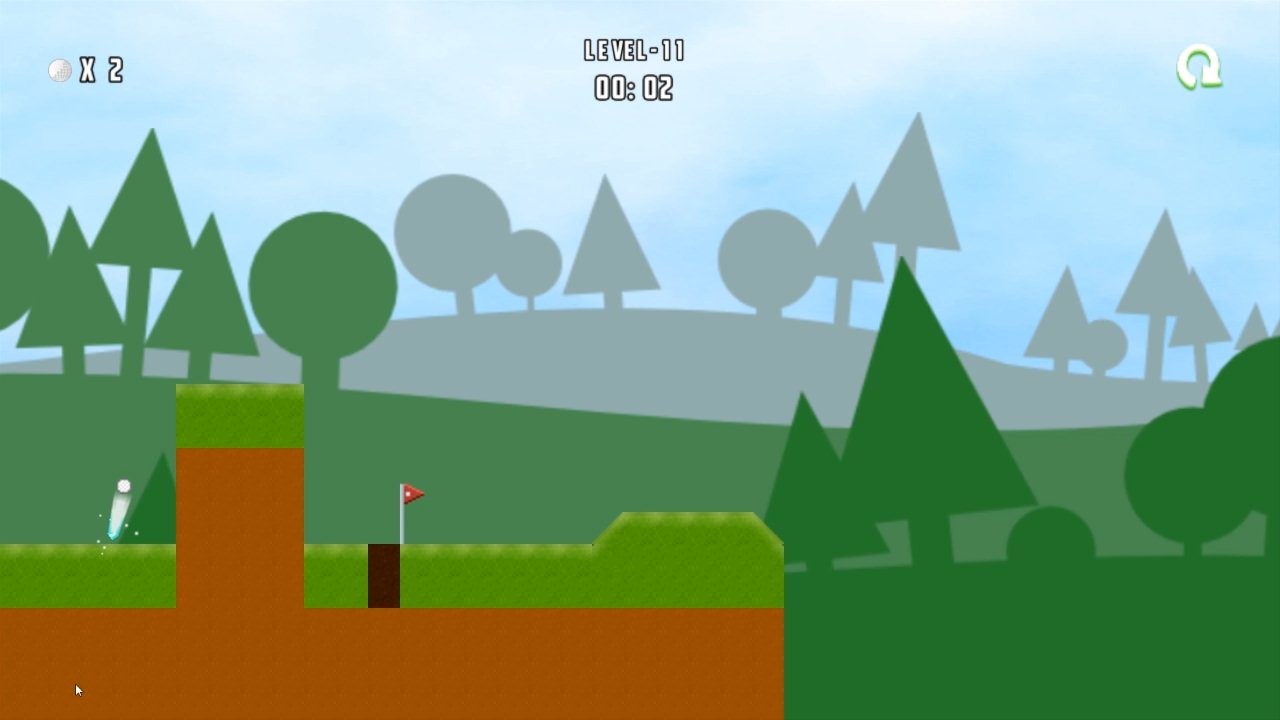Click the red flag marking the hole
Viewport: 1280px width, 720px height.
(x=414, y=491)
